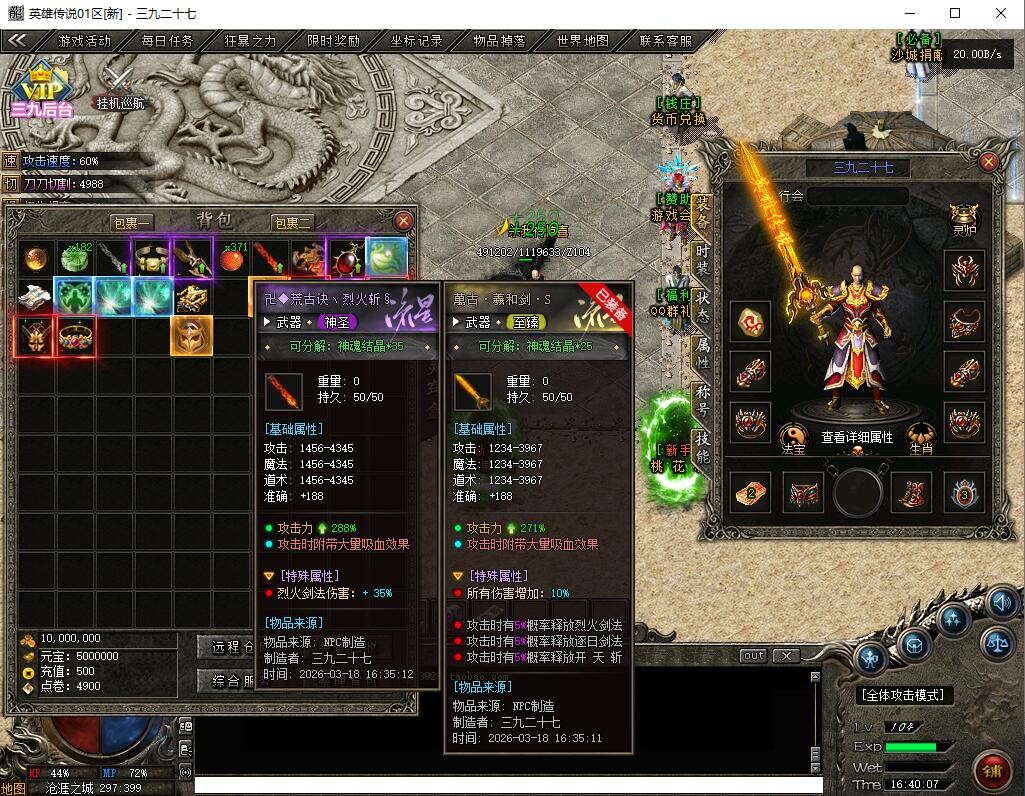The image size is (1025, 796).
Task: Open the 世界地图 world map
Action: (x=582, y=41)
